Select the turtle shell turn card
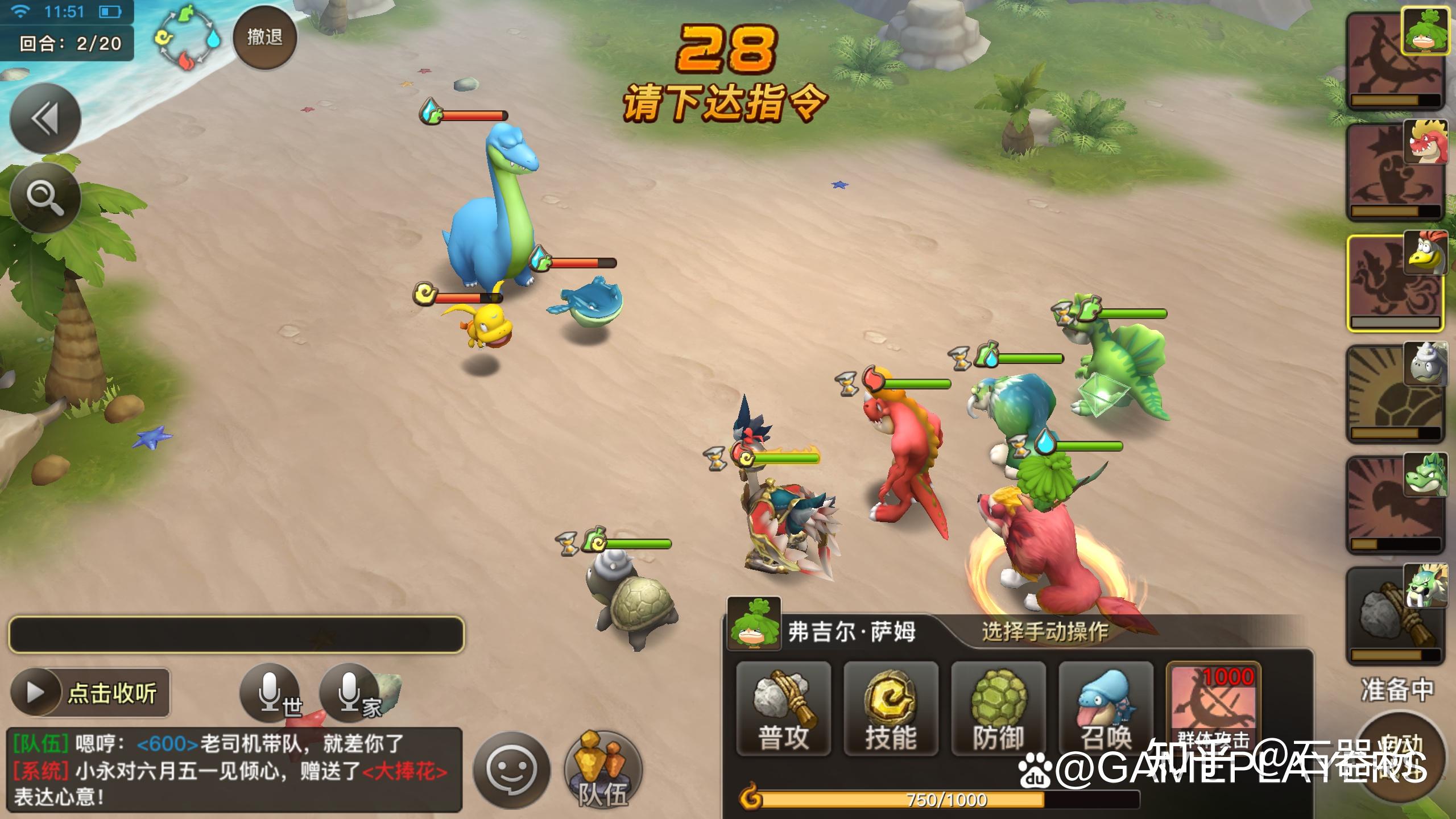The image size is (1456, 819). point(1395,394)
